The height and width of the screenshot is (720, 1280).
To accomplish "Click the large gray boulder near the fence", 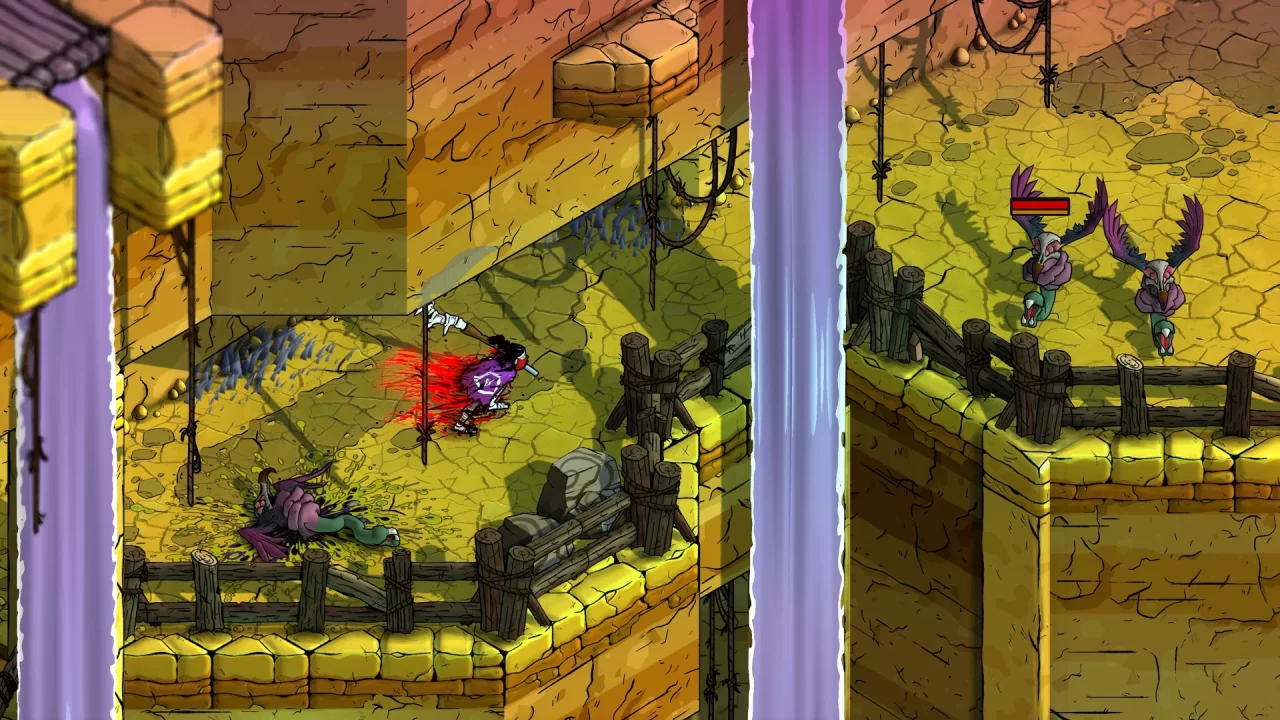I will [580, 480].
